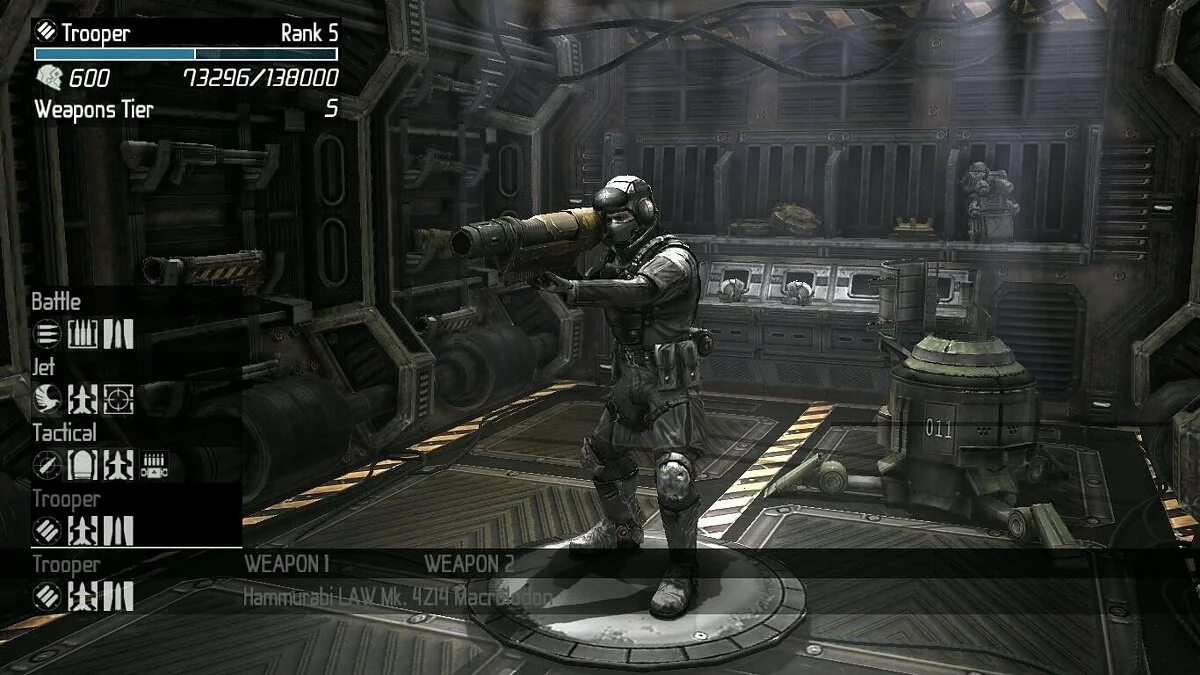The width and height of the screenshot is (1200, 675).
Task: Click the Jet class wing emblem
Action: [47, 399]
